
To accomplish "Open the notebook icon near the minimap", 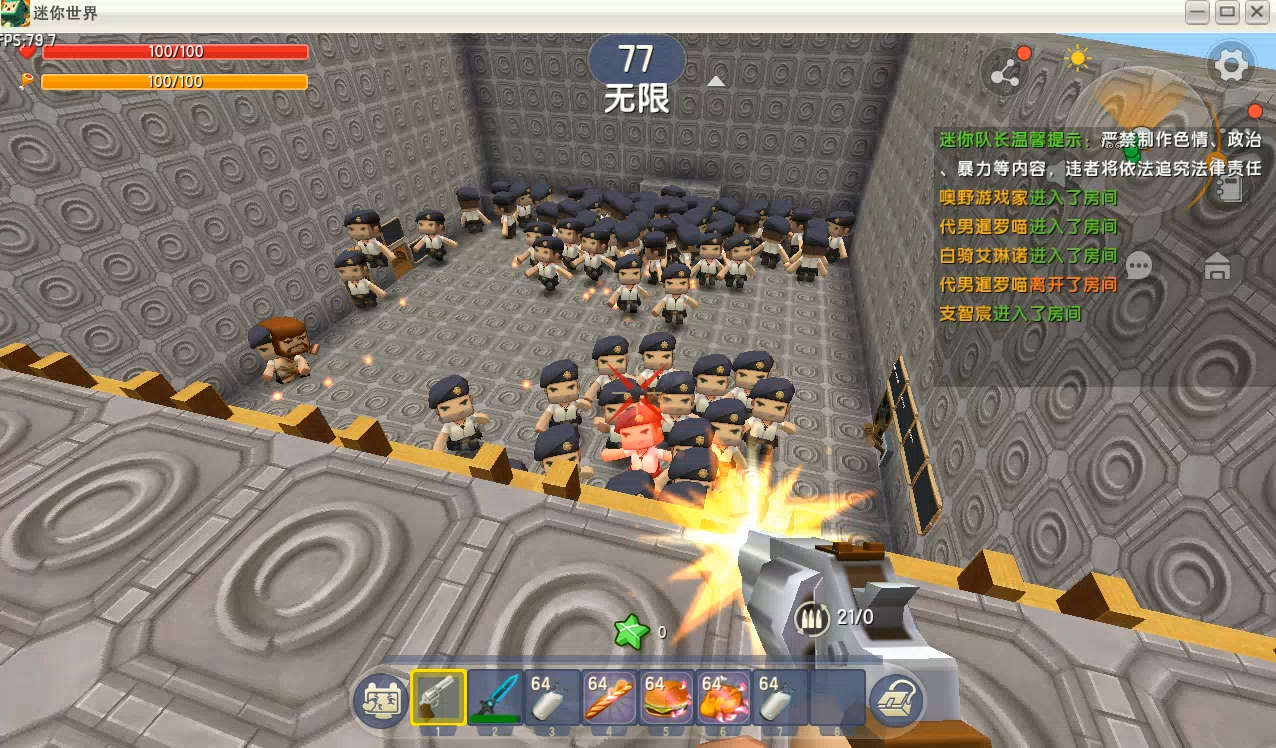I will (x=1229, y=188).
